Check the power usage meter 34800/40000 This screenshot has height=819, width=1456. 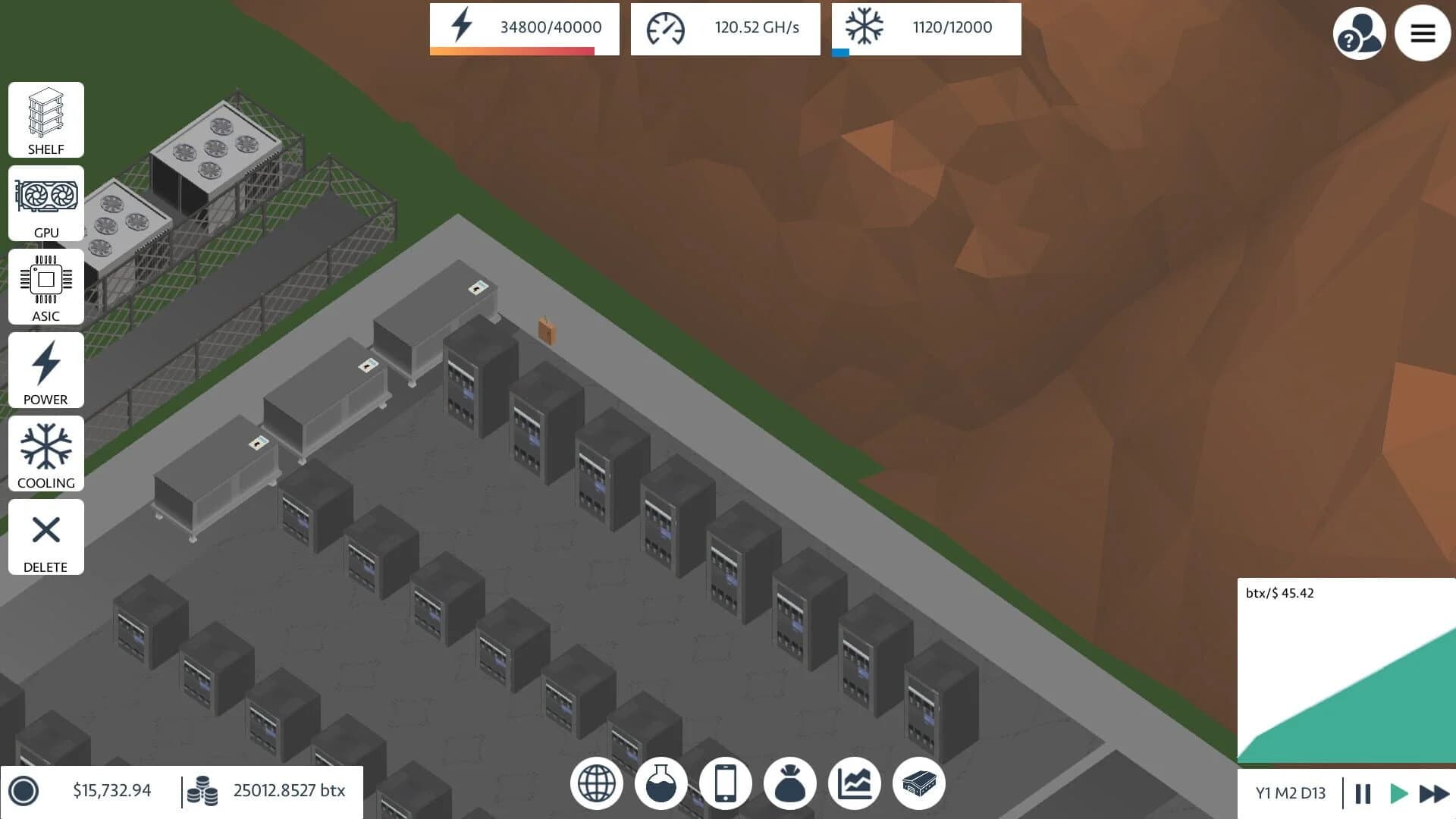[x=523, y=29]
